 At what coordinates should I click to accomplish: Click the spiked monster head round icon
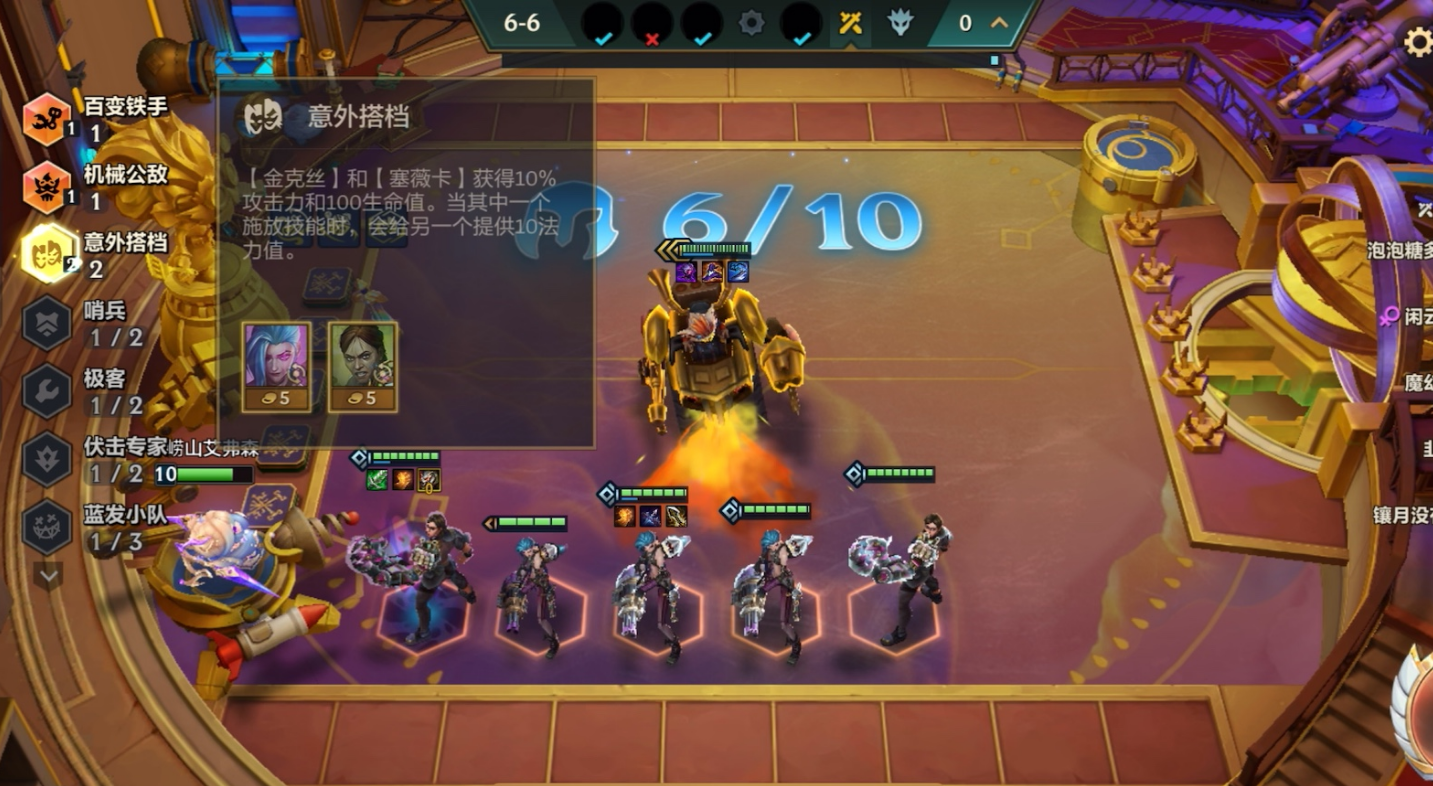900,23
